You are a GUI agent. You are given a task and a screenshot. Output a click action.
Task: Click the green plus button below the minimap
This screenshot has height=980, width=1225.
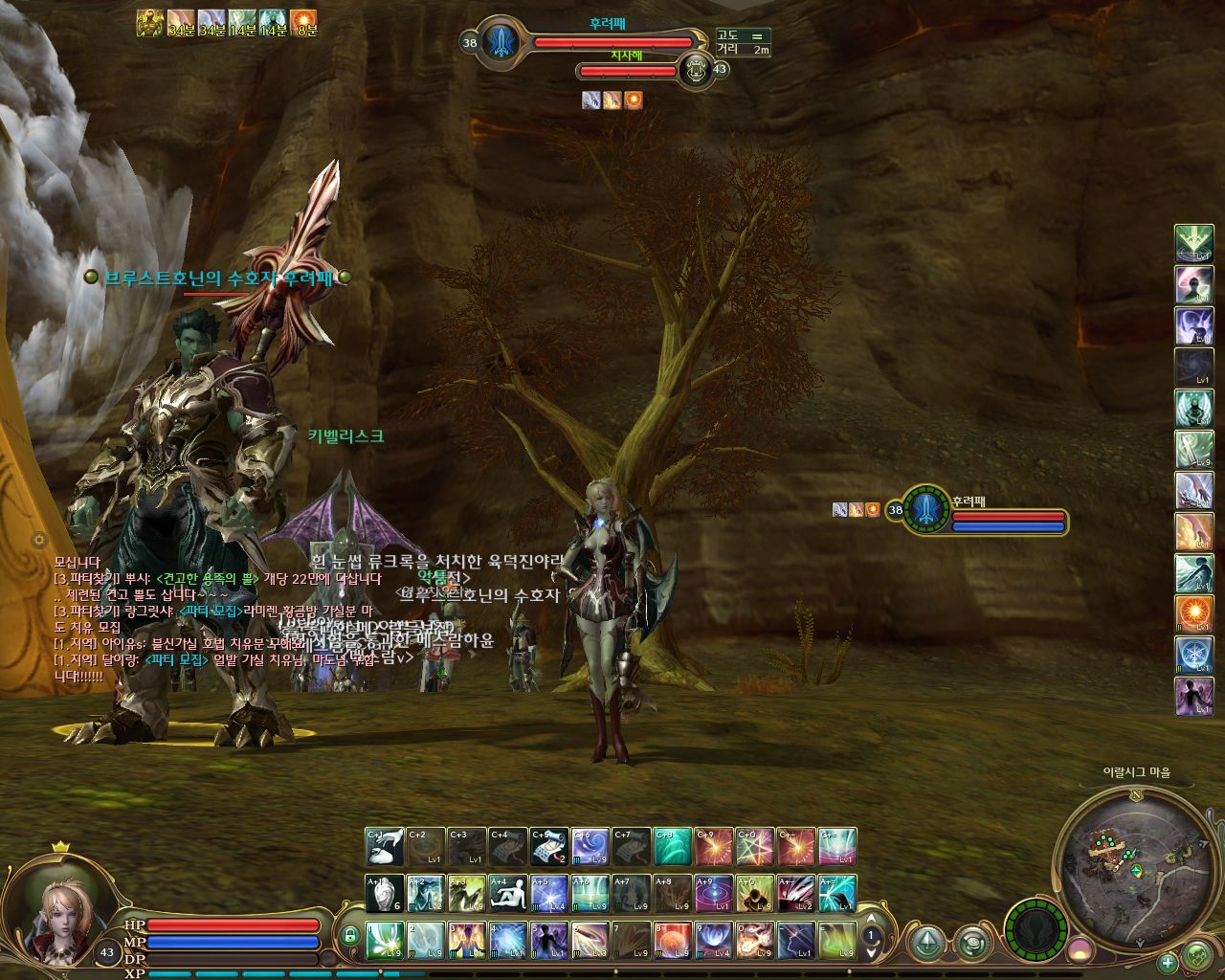(x=1168, y=963)
